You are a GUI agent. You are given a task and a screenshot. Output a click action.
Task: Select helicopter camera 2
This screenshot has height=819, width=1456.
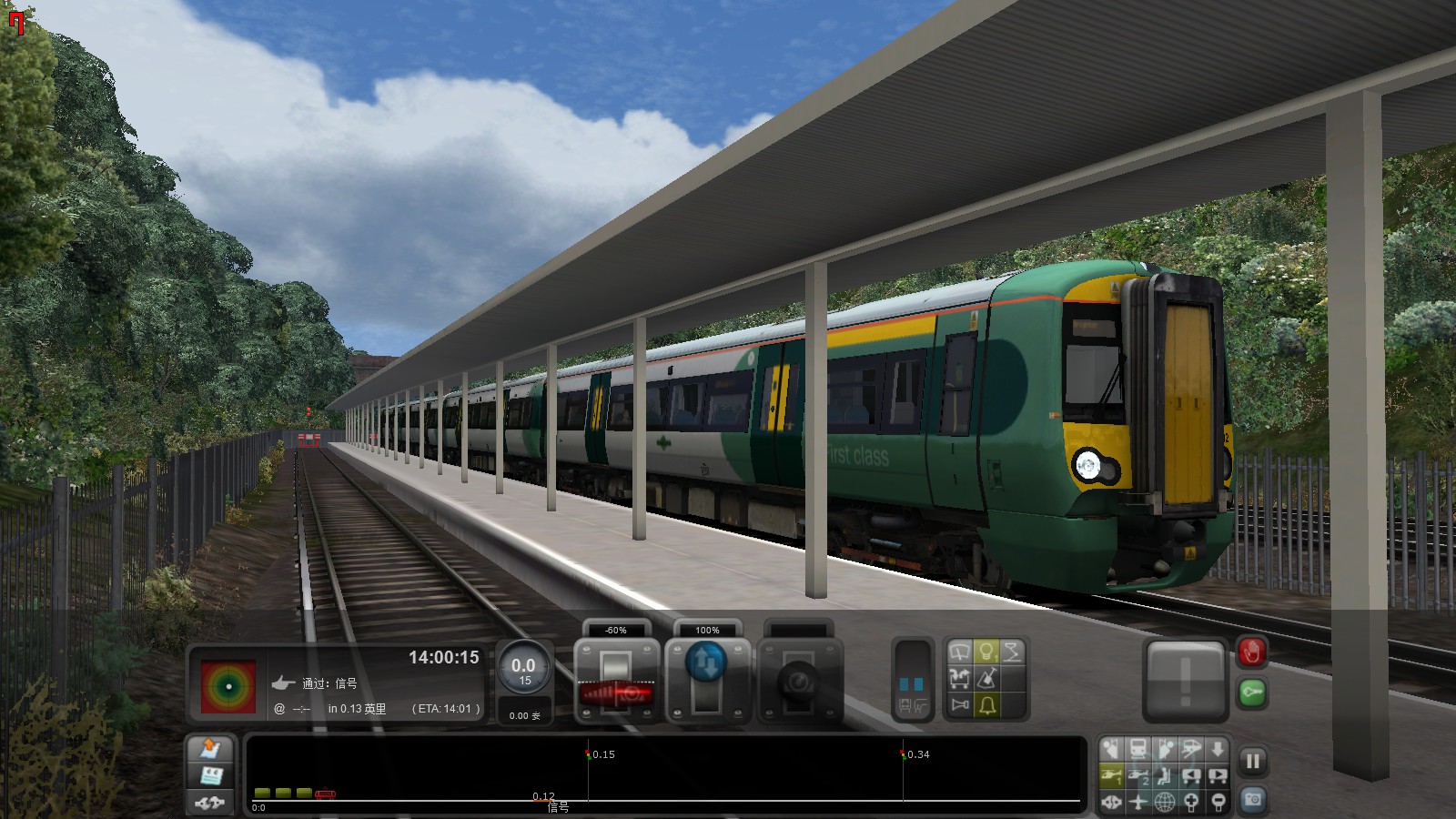tap(1138, 777)
